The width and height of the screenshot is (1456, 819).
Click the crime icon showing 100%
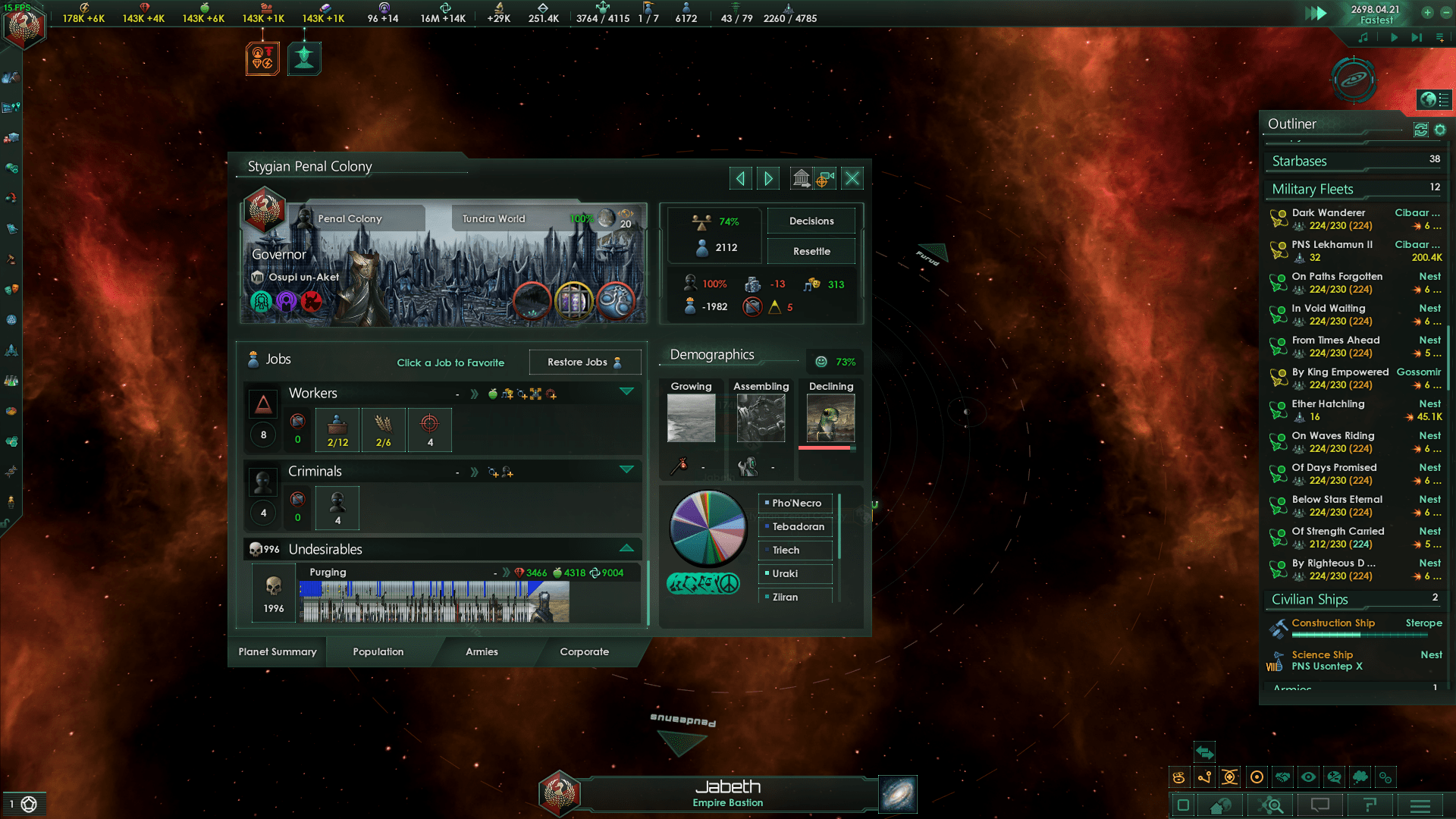[x=691, y=284]
